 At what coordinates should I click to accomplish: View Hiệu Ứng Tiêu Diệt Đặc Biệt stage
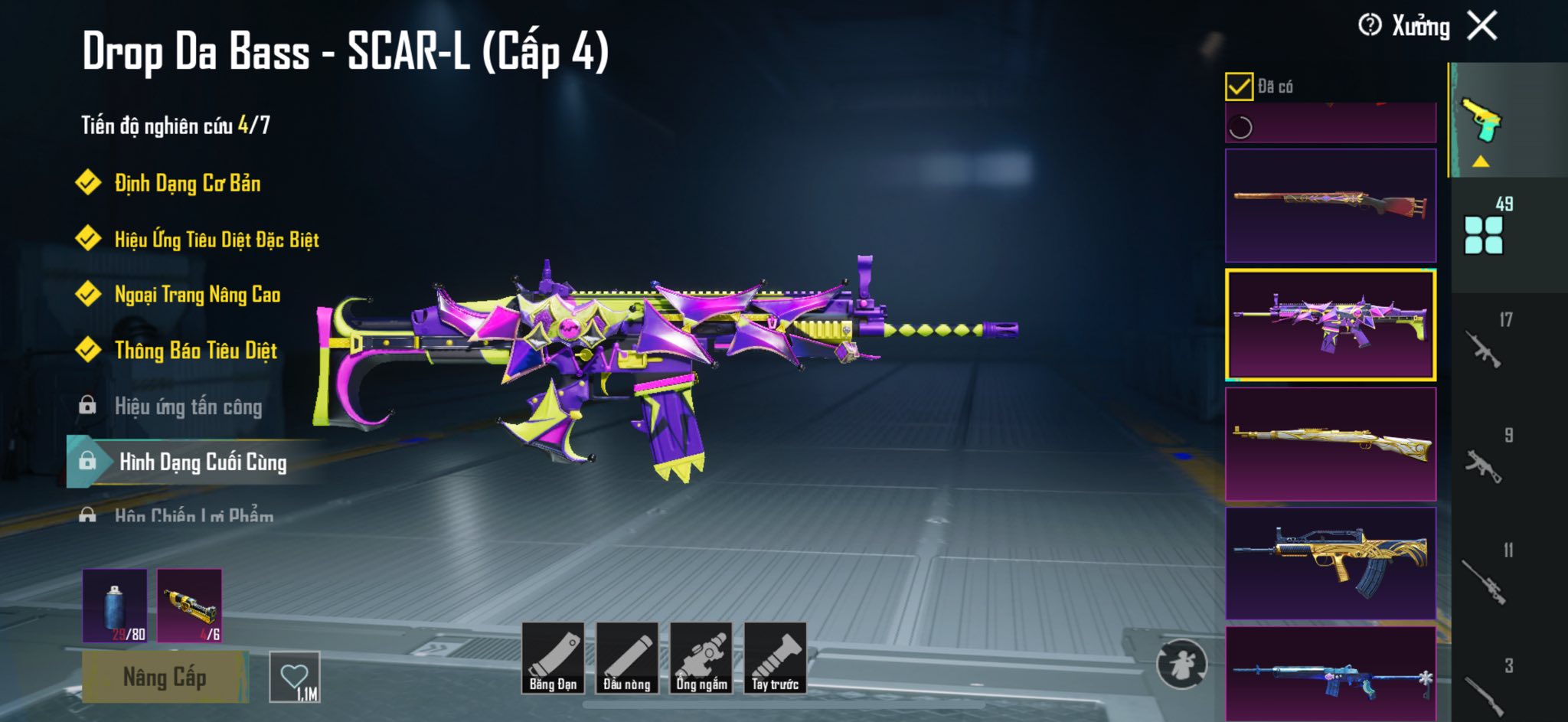point(216,240)
